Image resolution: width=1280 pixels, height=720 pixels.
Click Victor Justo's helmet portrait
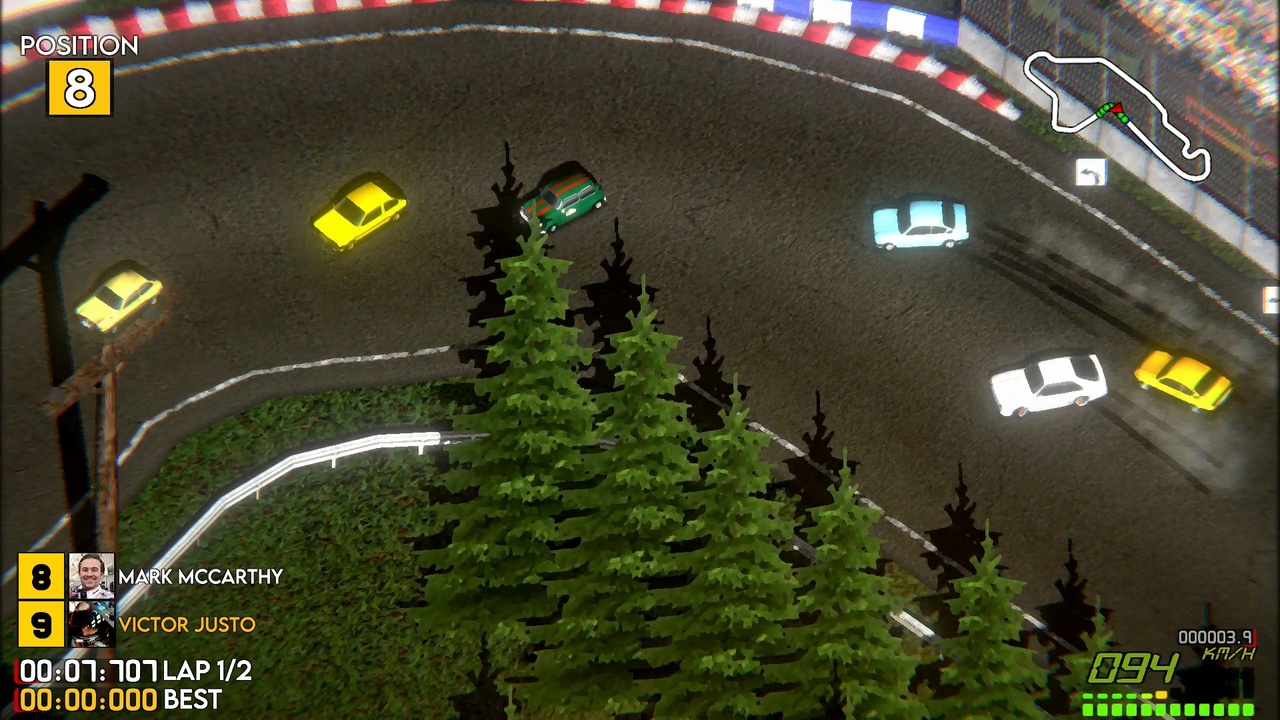pyautogui.click(x=92, y=625)
